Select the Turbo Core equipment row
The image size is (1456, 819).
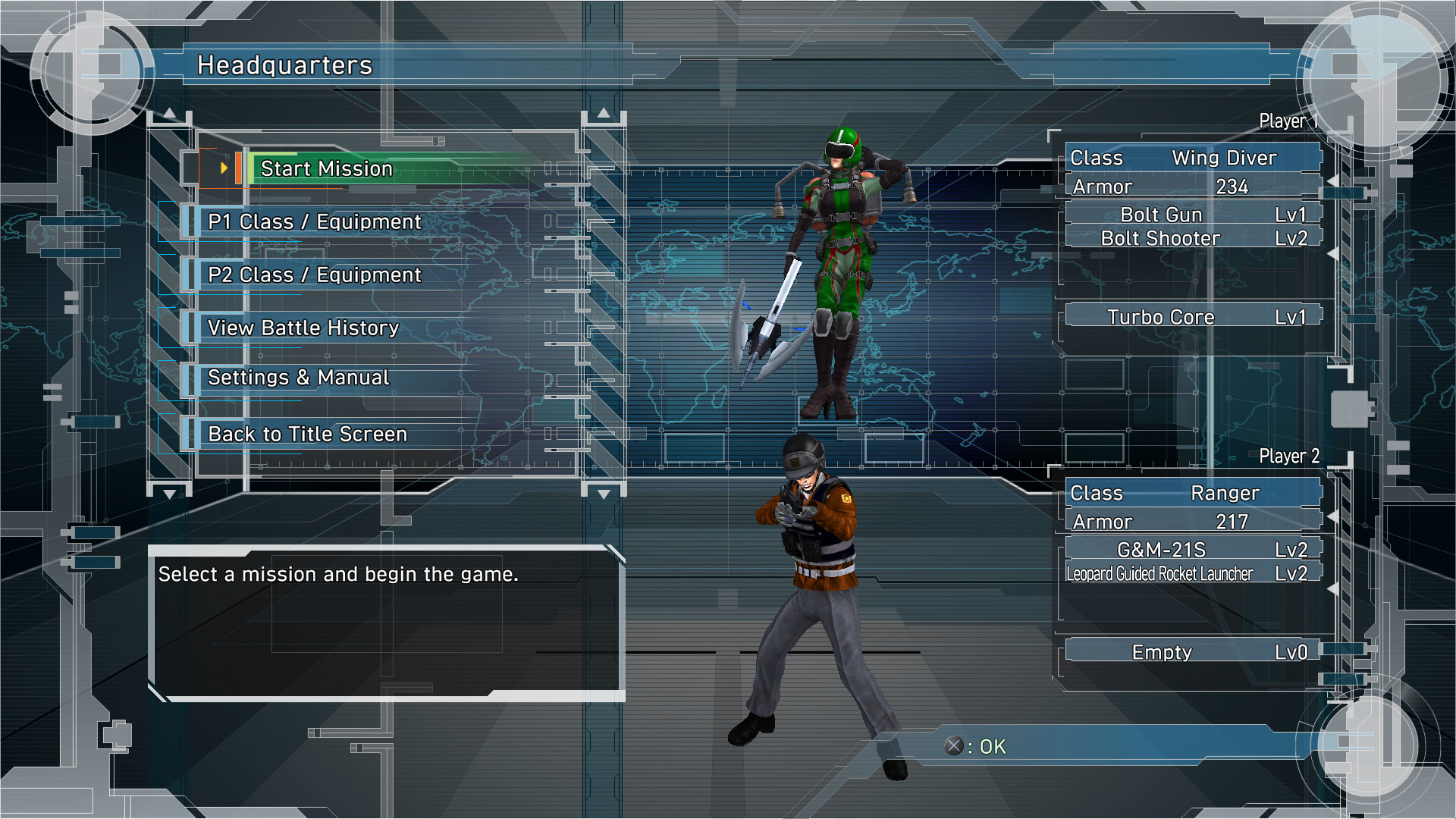pyautogui.click(x=1192, y=317)
